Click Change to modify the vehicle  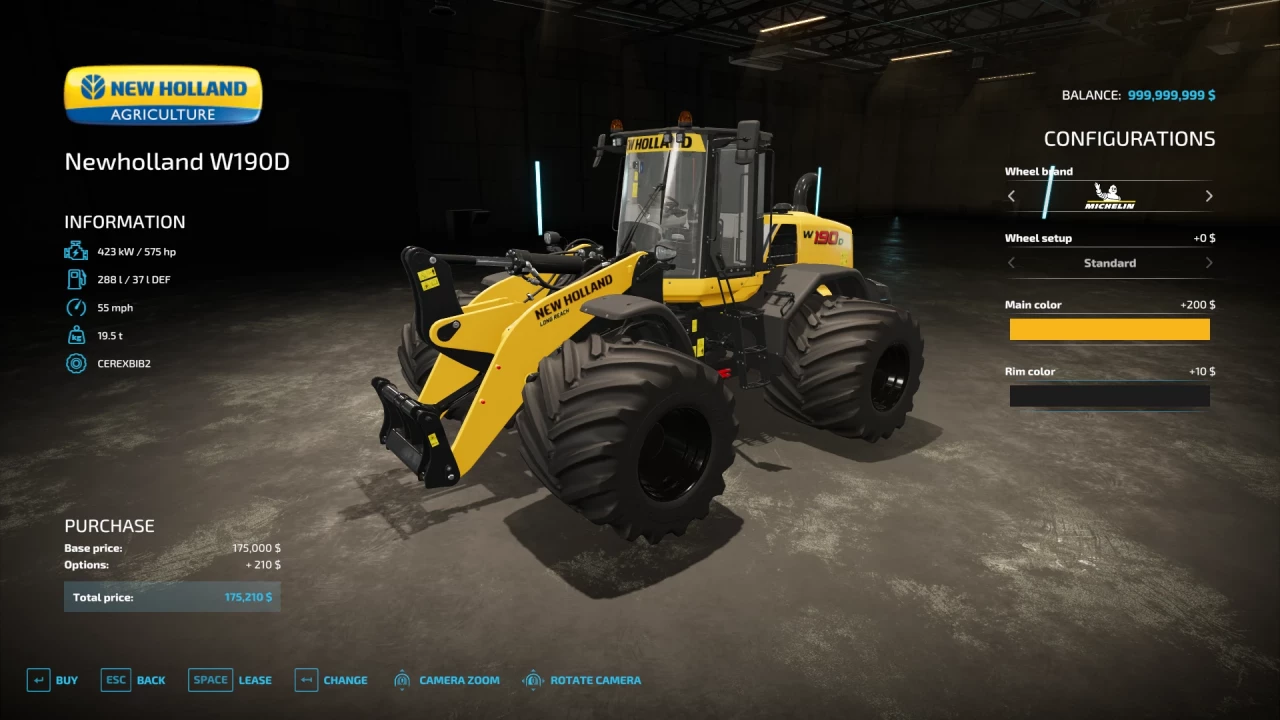click(344, 679)
